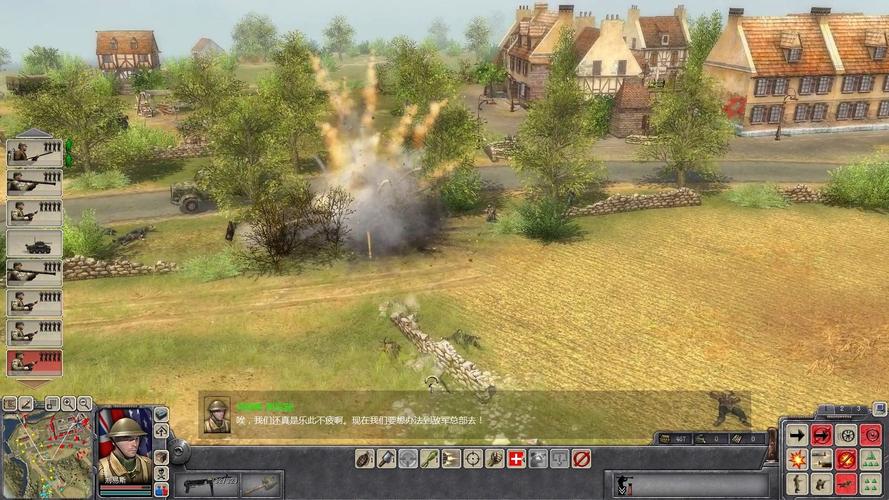Use the red cross heal command
This screenshot has height=500, width=889.
click(x=516, y=458)
